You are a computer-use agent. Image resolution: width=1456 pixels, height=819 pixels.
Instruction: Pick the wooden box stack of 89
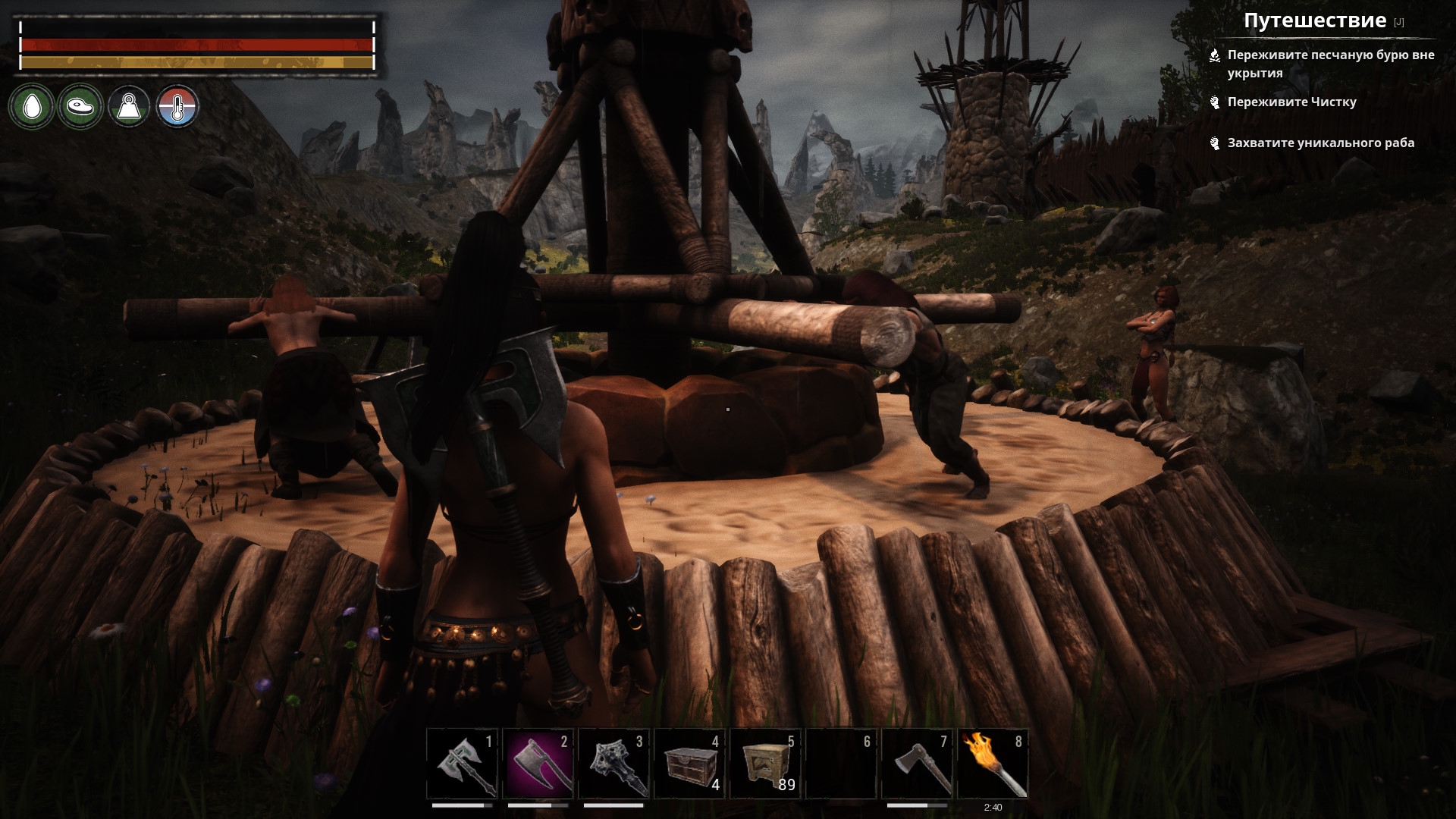765,764
